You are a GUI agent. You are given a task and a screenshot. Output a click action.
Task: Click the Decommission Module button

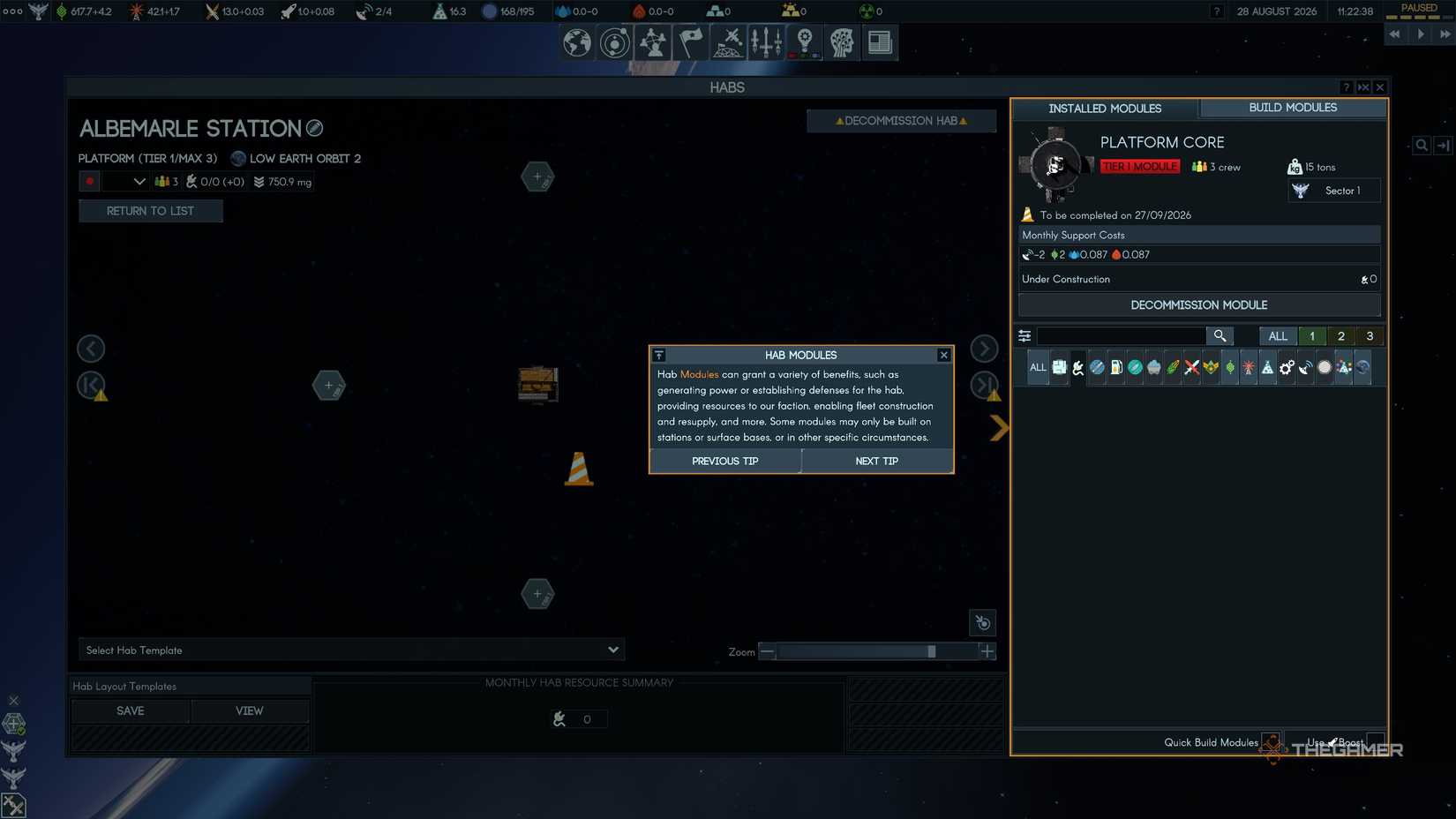point(1198,304)
